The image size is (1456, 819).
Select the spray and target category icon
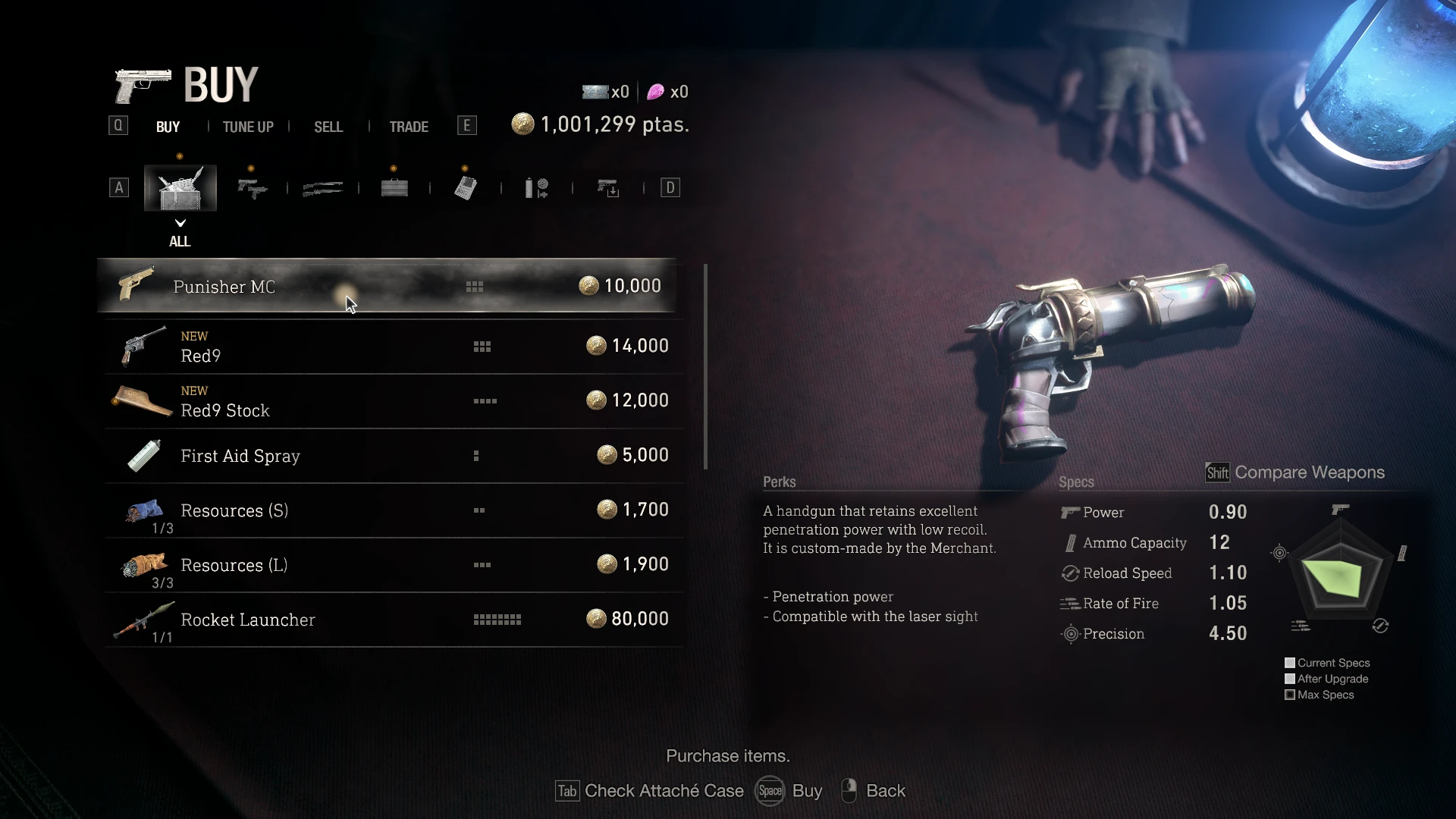tap(537, 187)
